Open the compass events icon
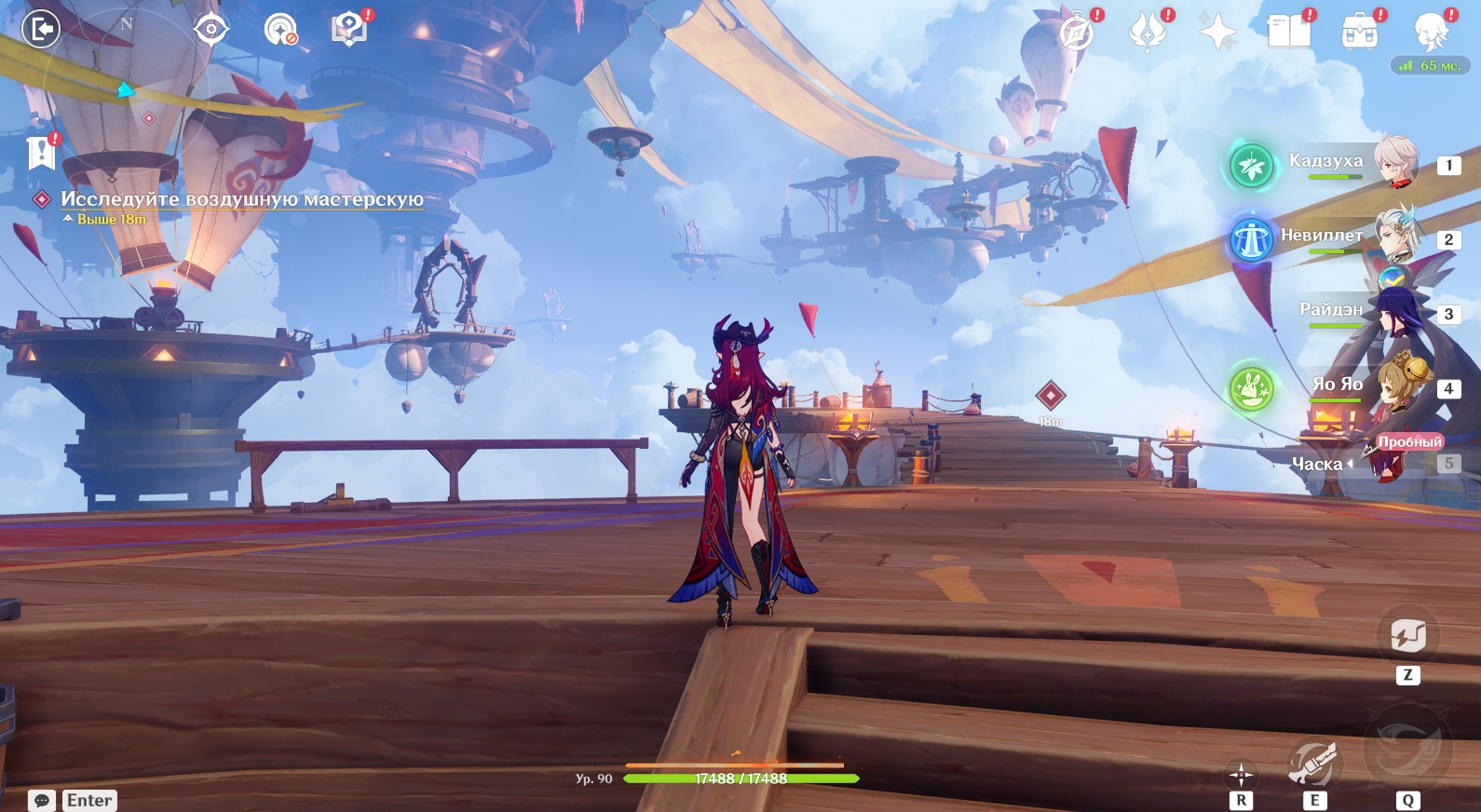 pos(1077,33)
